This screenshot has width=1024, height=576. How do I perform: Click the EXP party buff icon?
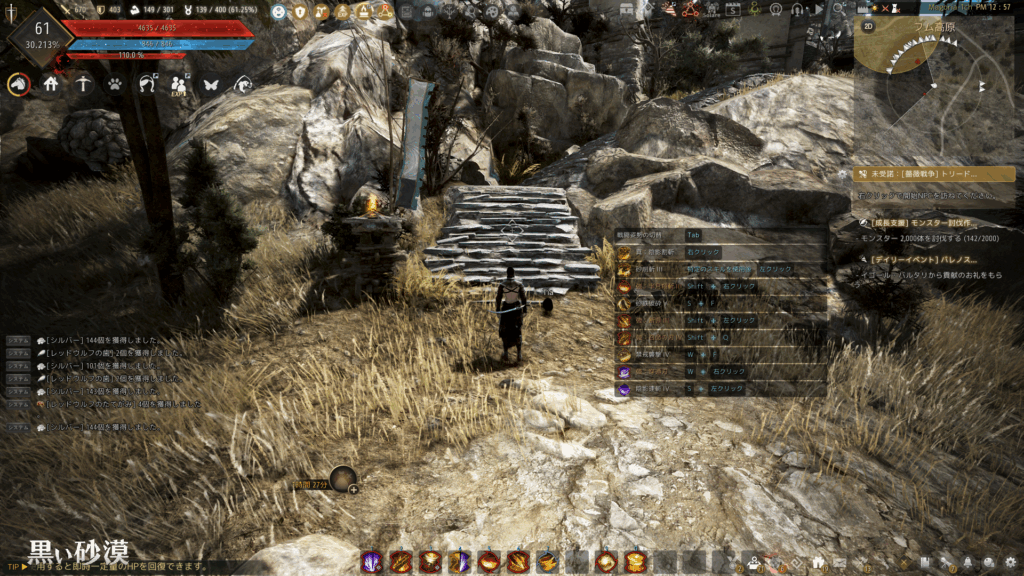180,85
